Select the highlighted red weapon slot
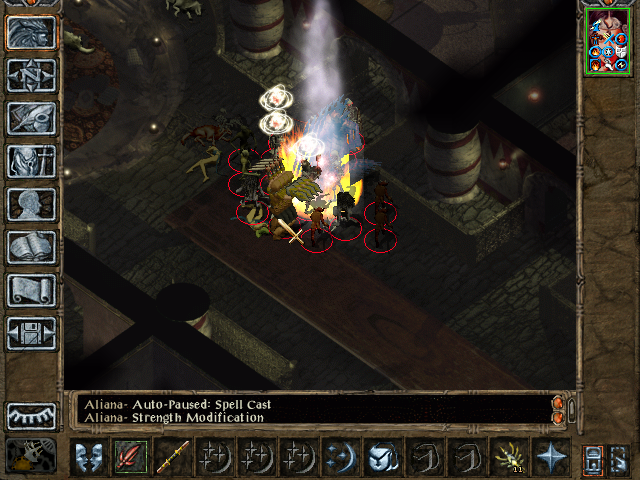The height and width of the screenshot is (480, 640). [130, 457]
